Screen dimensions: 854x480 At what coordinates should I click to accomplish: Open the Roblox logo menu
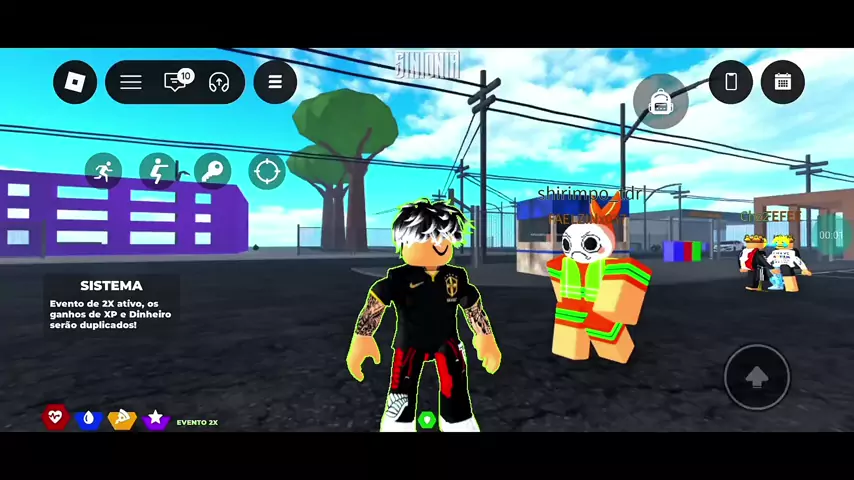75,82
